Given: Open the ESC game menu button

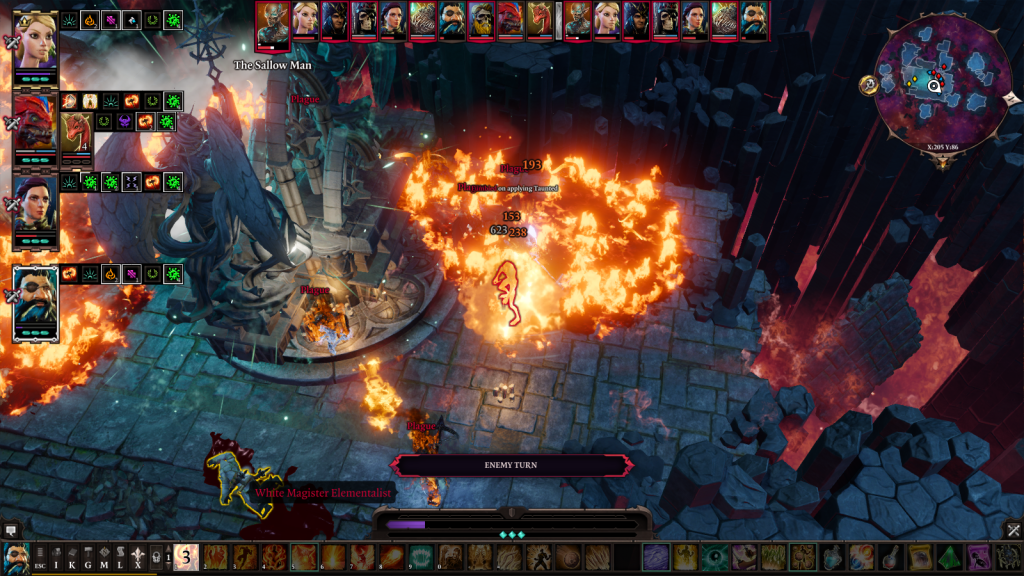Looking at the screenshot, I should click(39, 557).
